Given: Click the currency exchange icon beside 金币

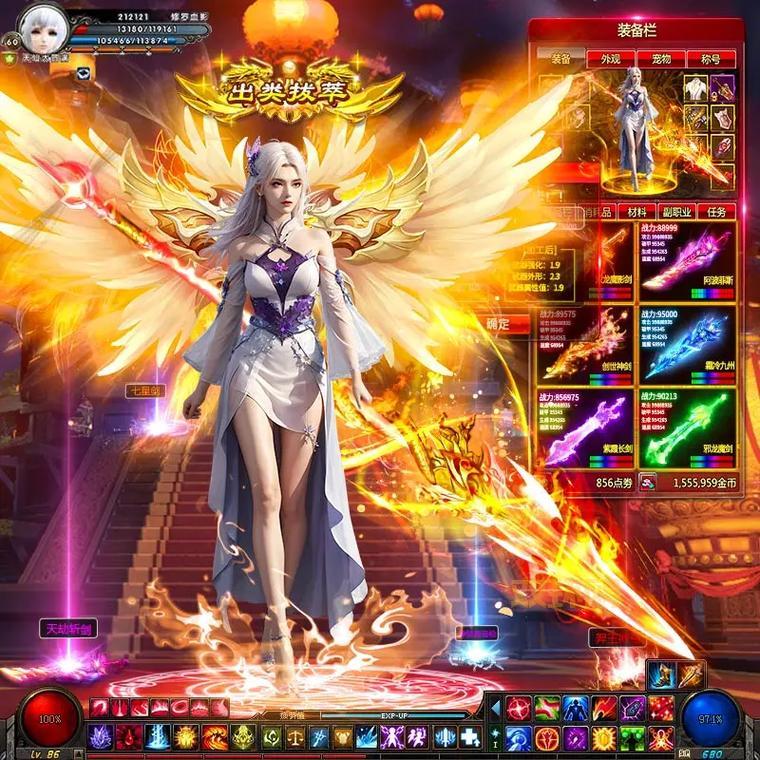Looking at the screenshot, I should pyautogui.click(x=648, y=482).
